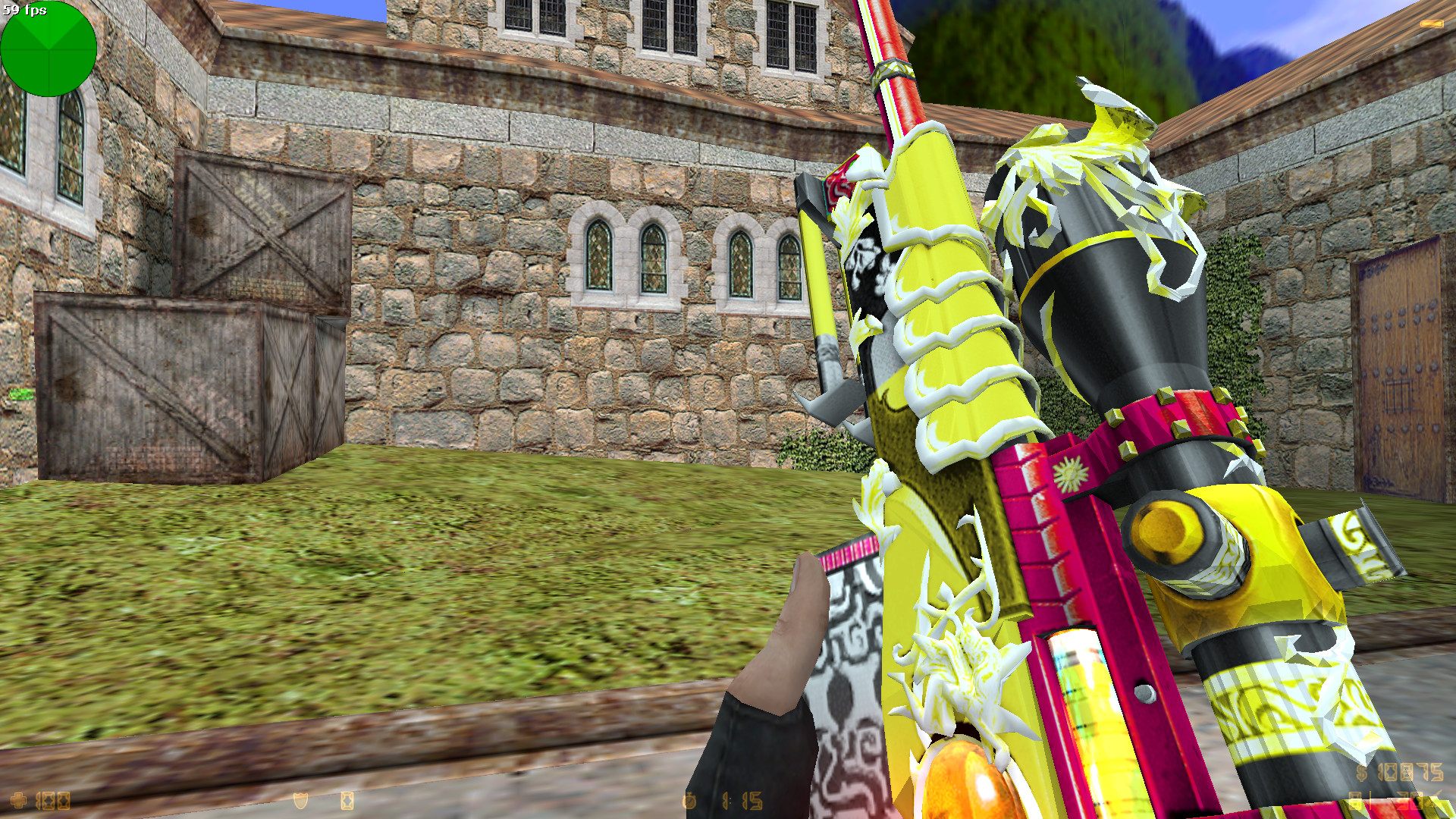Click the dollar sign money icon

(x=1361, y=772)
